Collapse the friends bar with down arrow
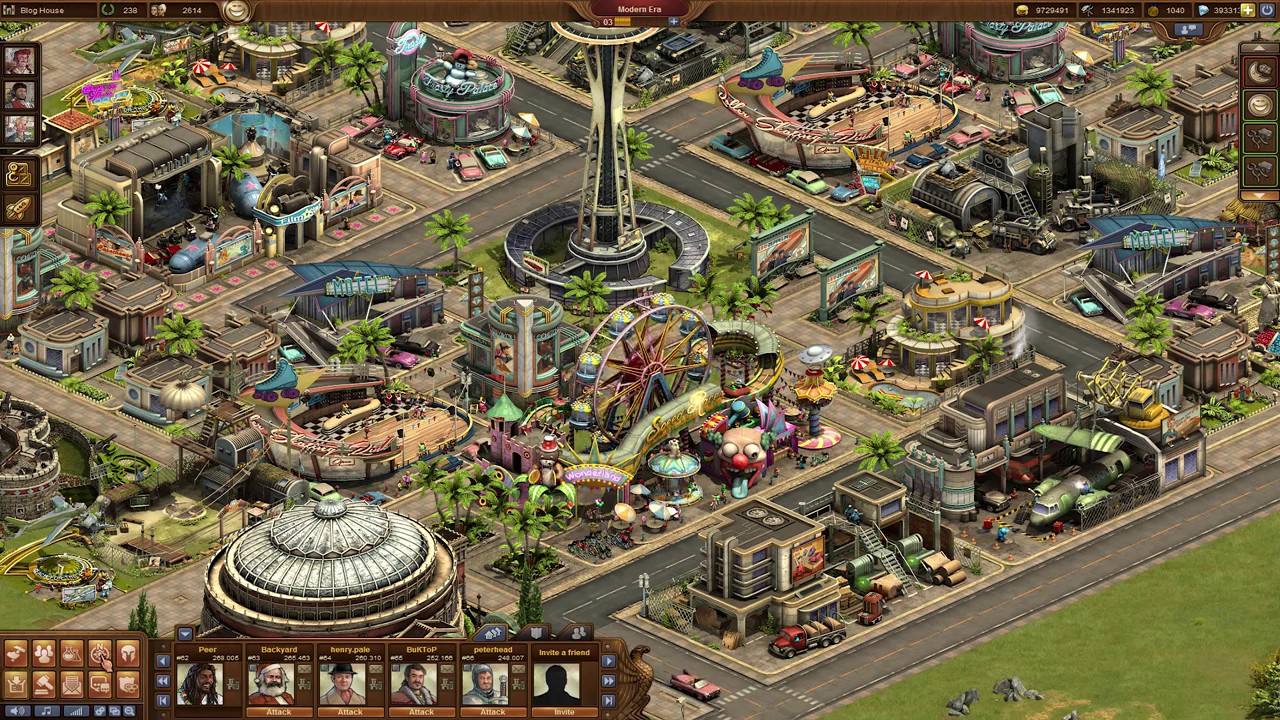Image resolution: width=1280 pixels, height=720 pixels. [x=185, y=633]
